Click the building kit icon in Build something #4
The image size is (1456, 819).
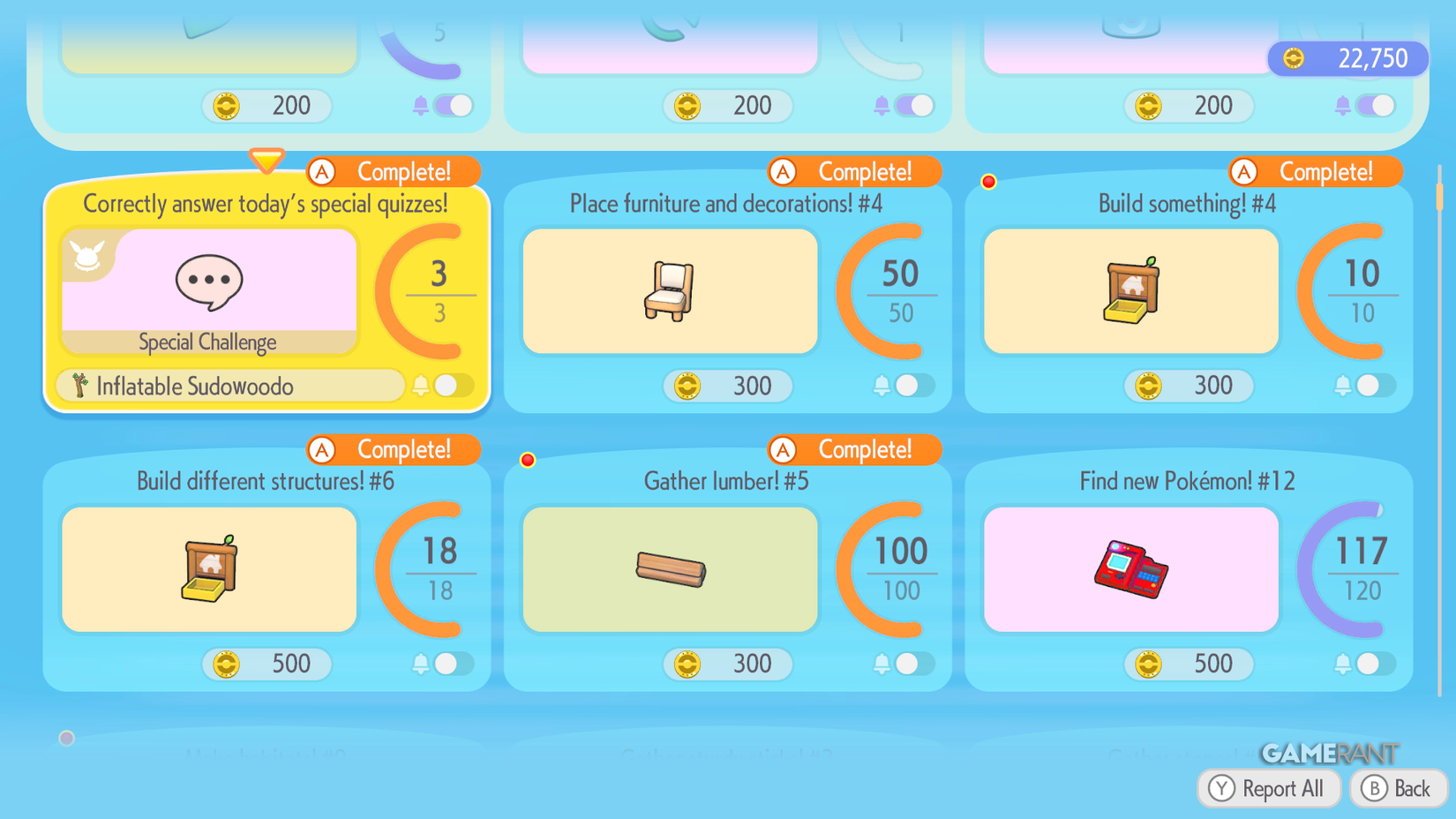pos(1130,291)
